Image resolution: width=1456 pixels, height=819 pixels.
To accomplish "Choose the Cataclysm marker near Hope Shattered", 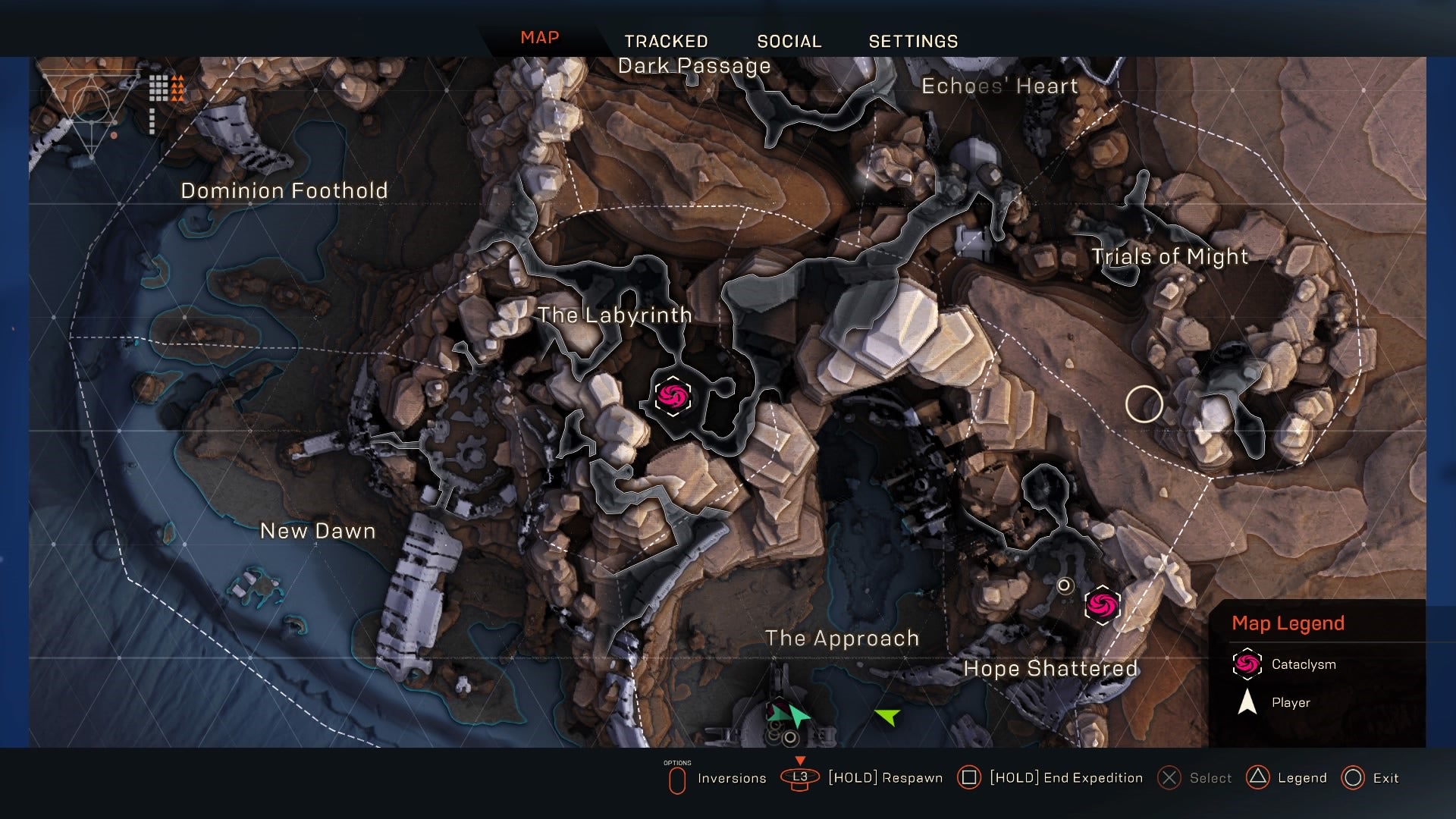I will 1102,604.
